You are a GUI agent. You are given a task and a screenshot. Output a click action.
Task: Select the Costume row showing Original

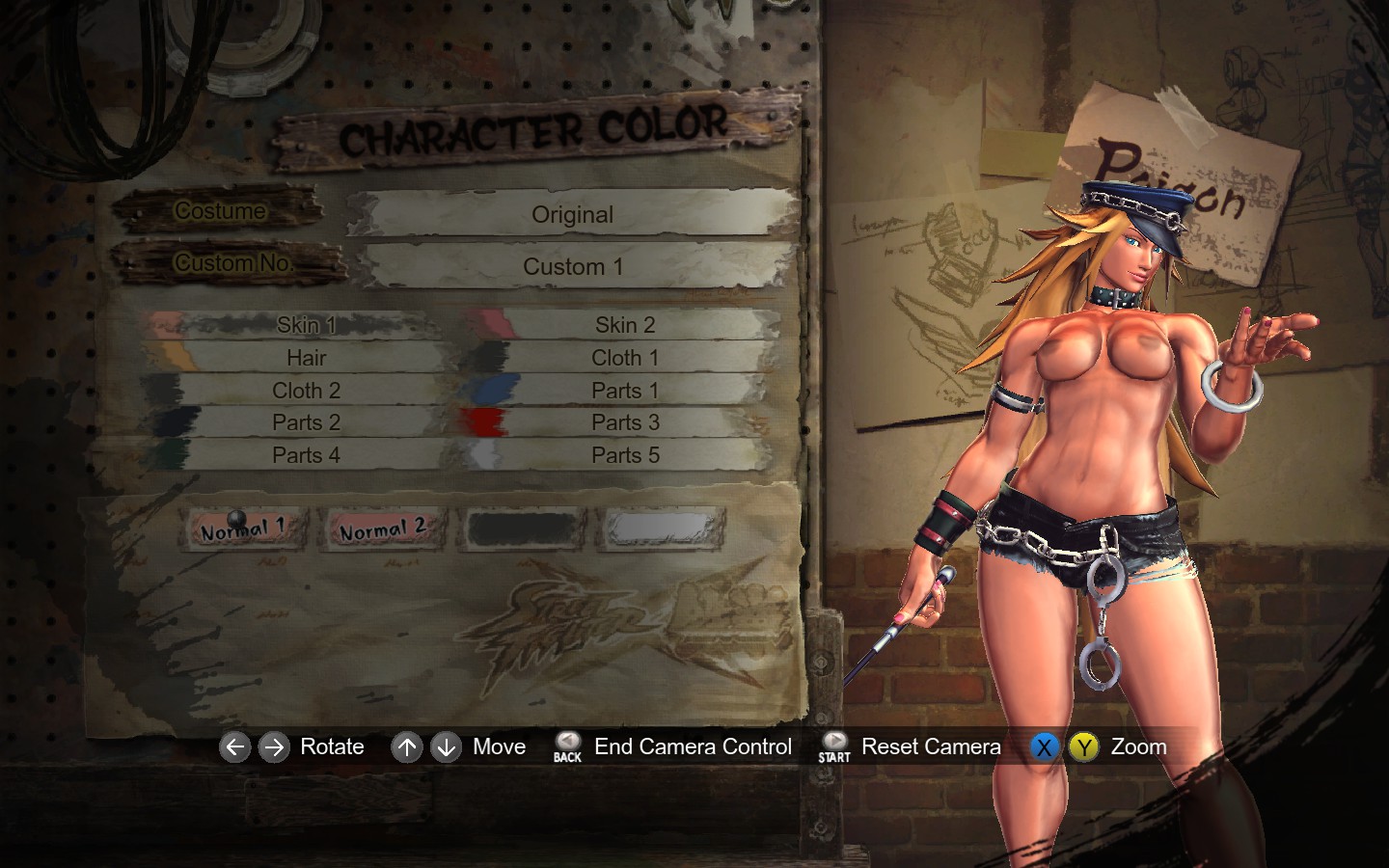click(x=572, y=214)
